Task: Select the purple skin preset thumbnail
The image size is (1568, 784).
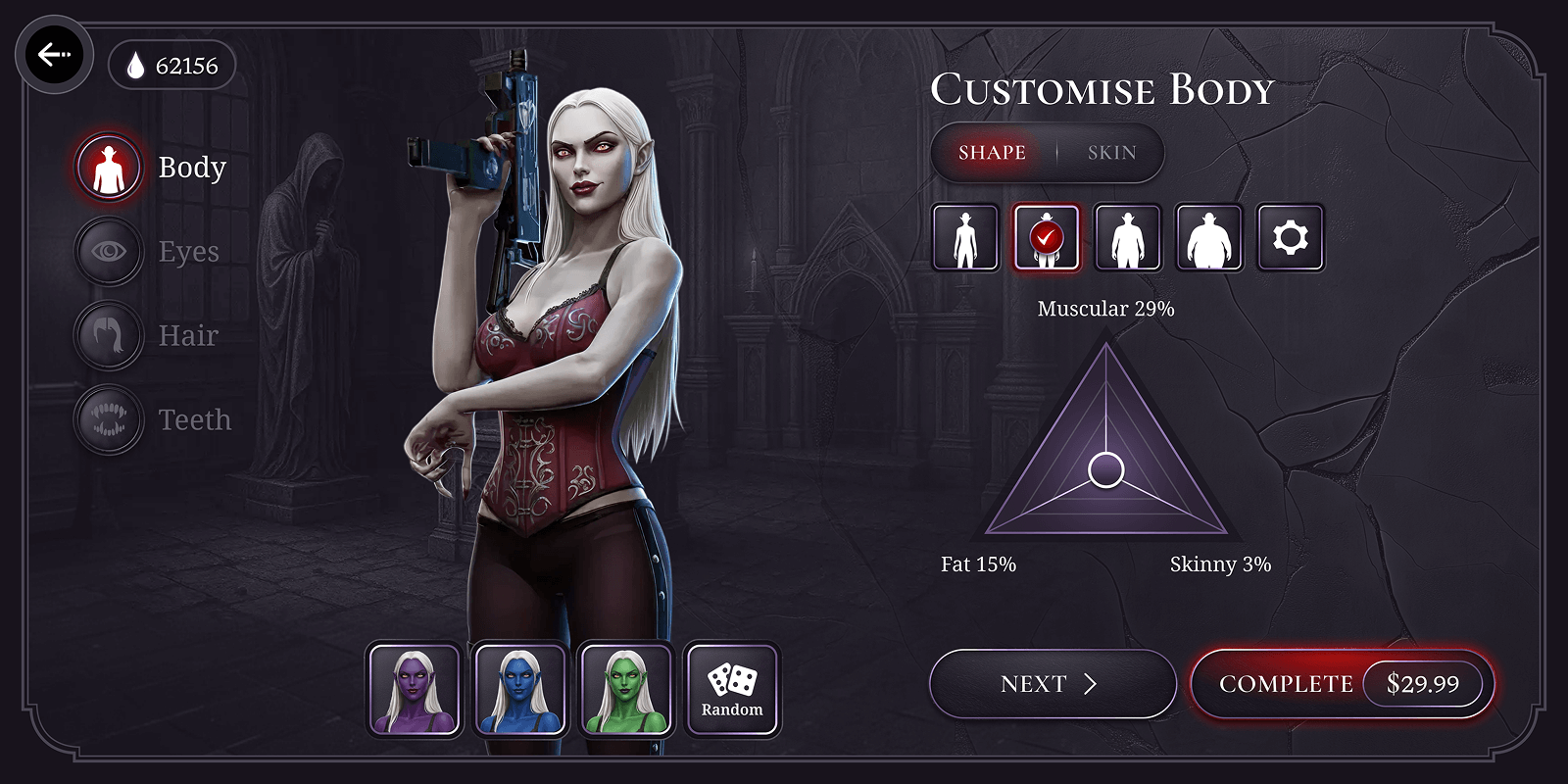Action: click(x=415, y=689)
